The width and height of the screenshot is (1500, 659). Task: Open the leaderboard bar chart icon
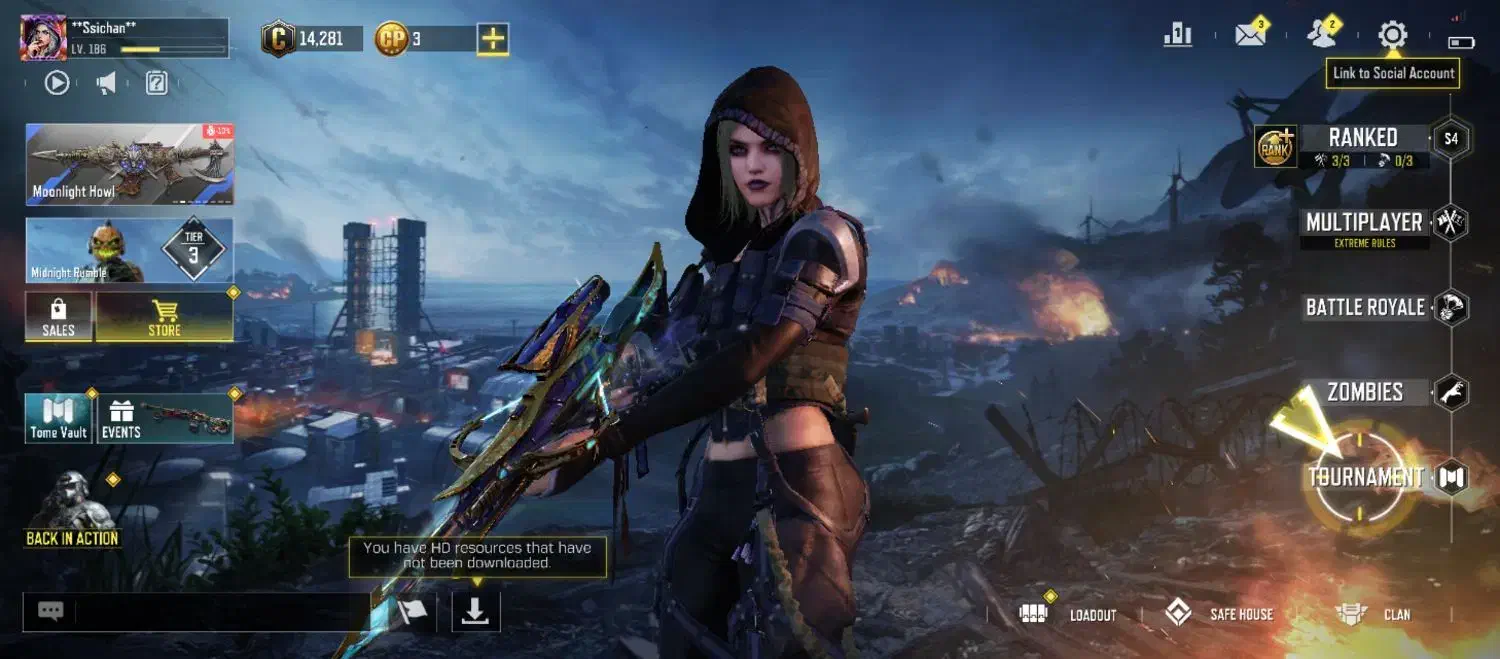(x=1178, y=35)
